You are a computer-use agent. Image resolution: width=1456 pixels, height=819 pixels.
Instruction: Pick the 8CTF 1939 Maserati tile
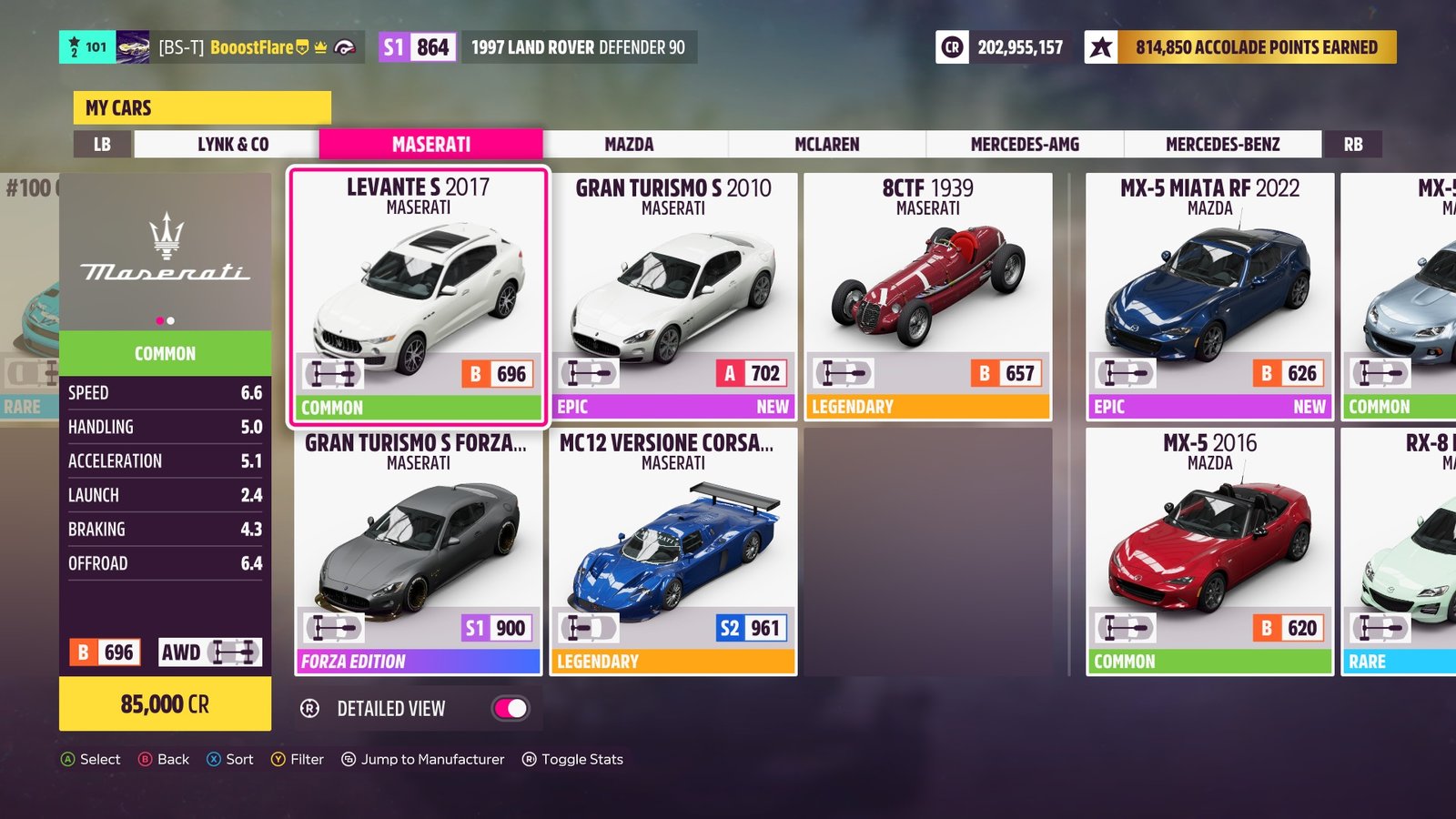tap(927, 296)
